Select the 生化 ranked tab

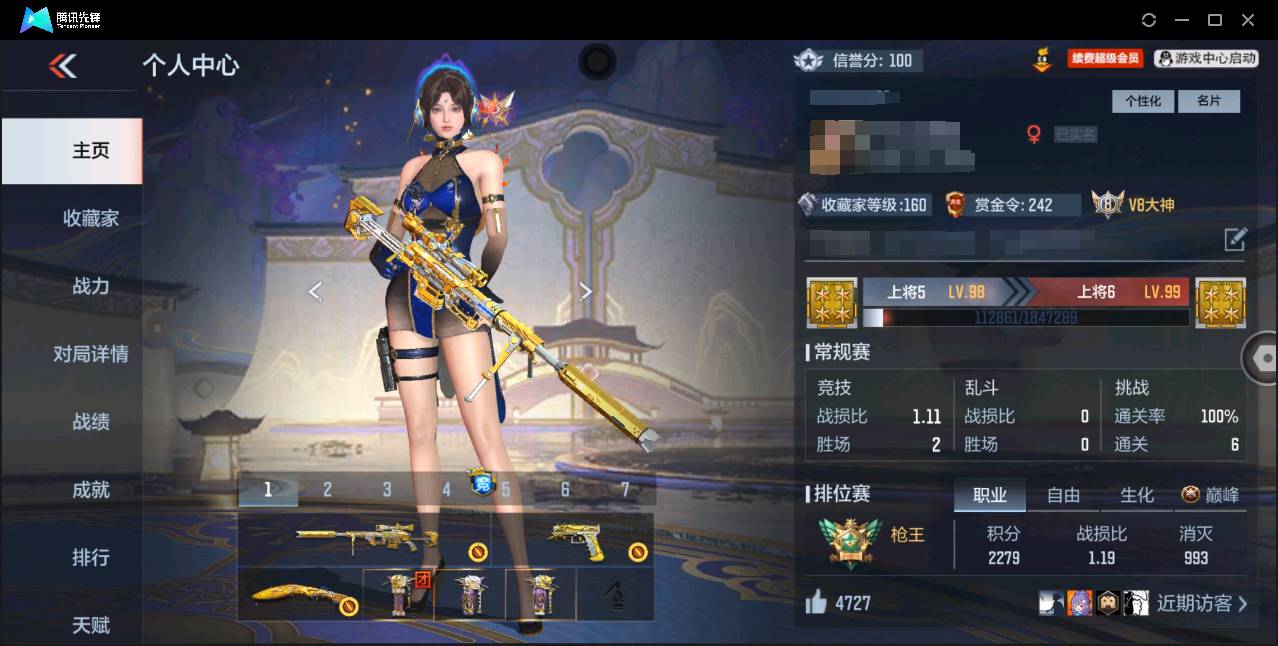pyautogui.click(x=1136, y=495)
